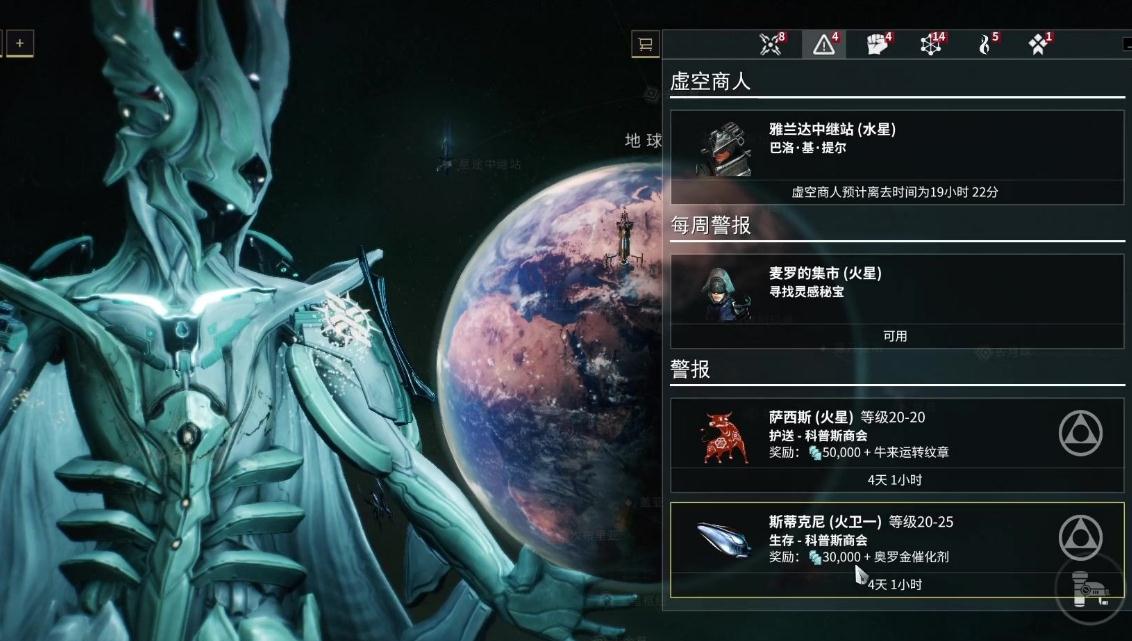Select the 斯蒂克尼 (火卫一) survival alert
1132x641 pixels.
[896, 549]
